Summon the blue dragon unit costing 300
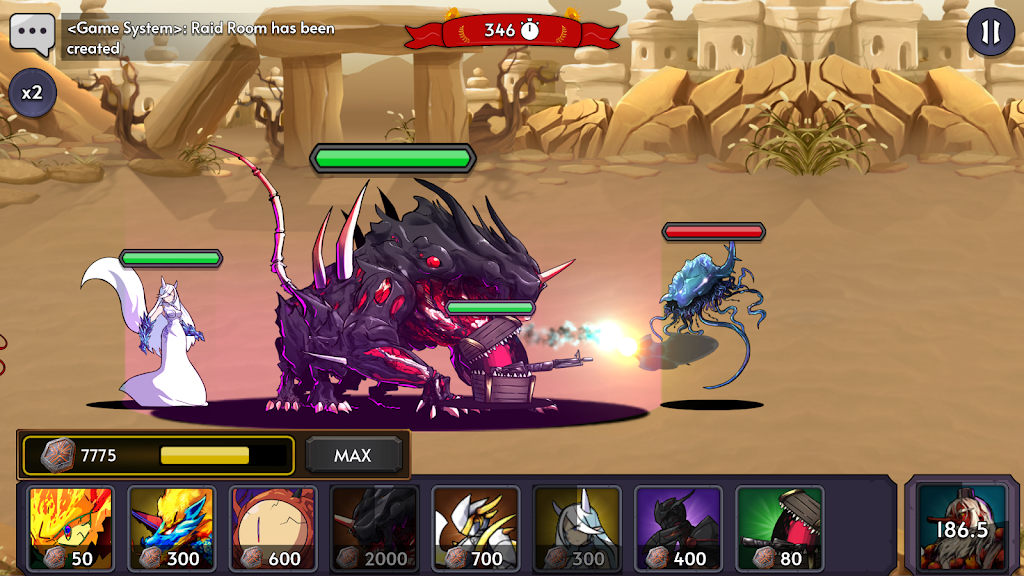Viewport: 1024px width, 576px height. 171,529
